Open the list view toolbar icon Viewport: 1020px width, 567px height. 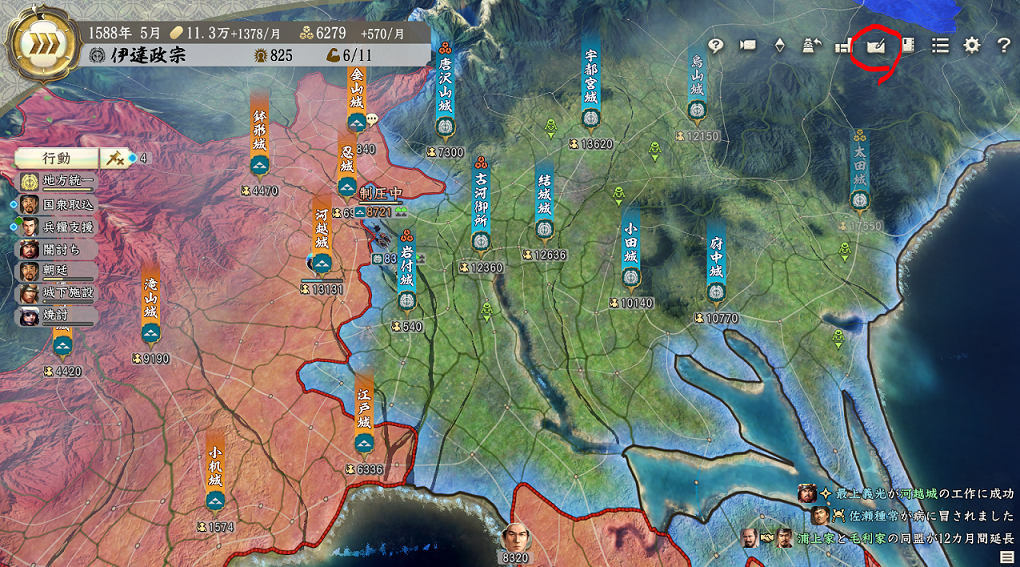(940, 45)
